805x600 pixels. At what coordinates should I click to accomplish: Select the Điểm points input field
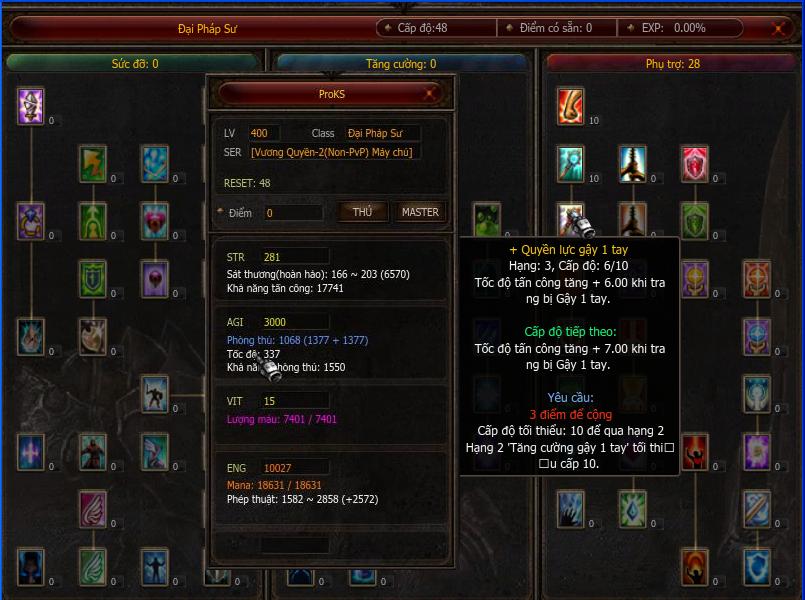[x=294, y=213]
